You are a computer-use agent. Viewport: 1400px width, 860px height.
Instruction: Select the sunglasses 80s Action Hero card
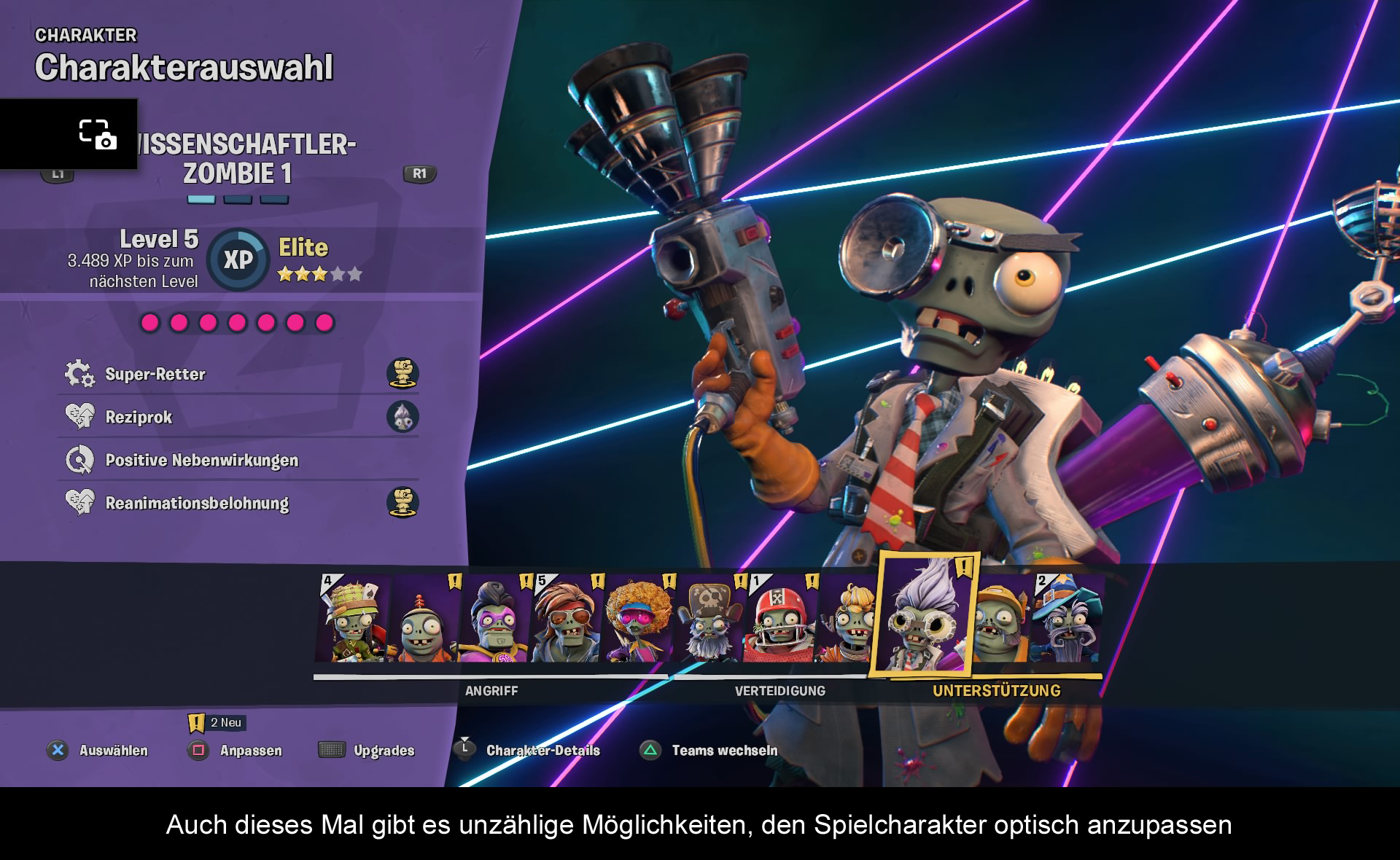pyautogui.click(x=566, y=619)
